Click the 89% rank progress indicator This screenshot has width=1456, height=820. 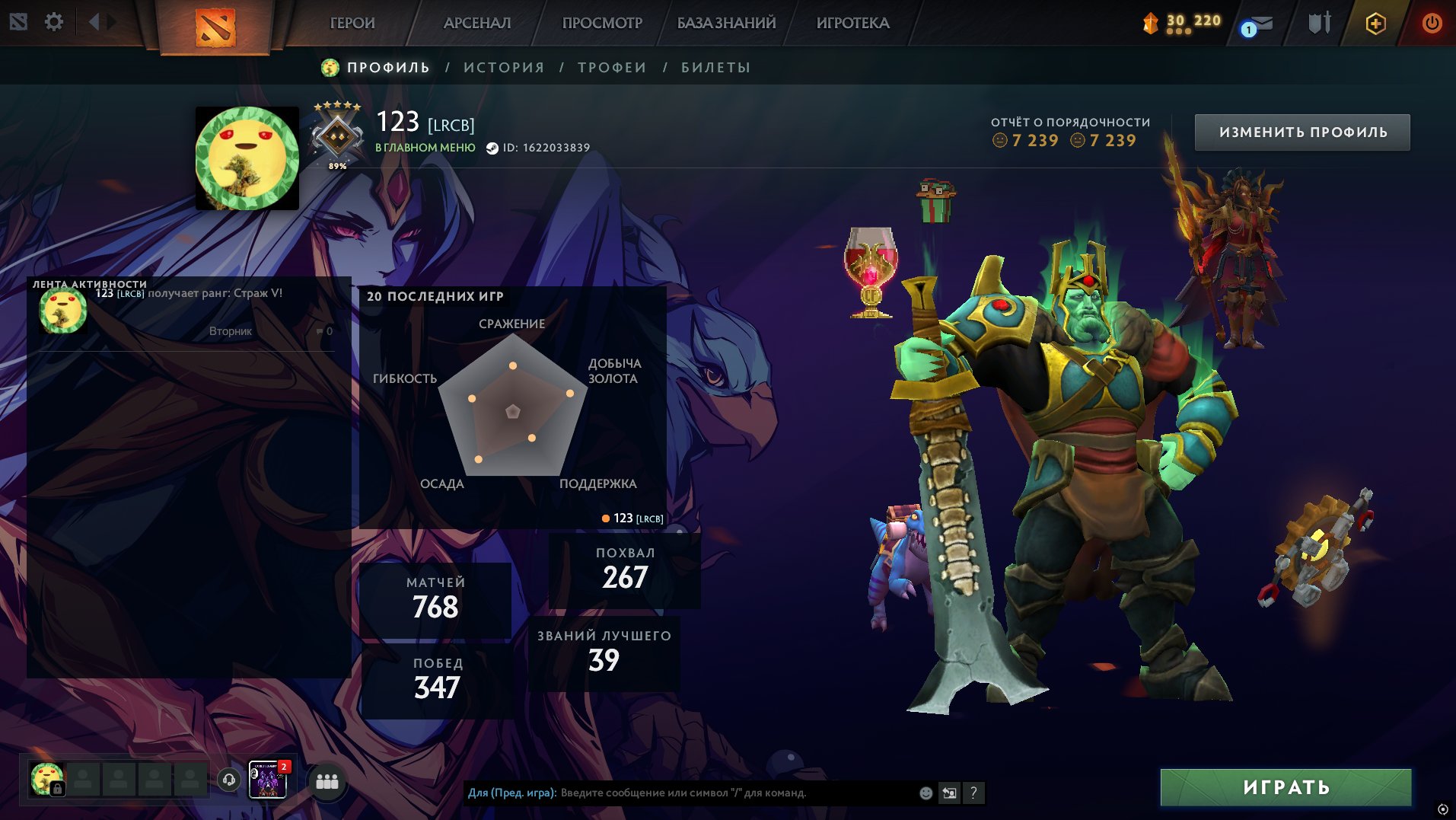point(336,164)
